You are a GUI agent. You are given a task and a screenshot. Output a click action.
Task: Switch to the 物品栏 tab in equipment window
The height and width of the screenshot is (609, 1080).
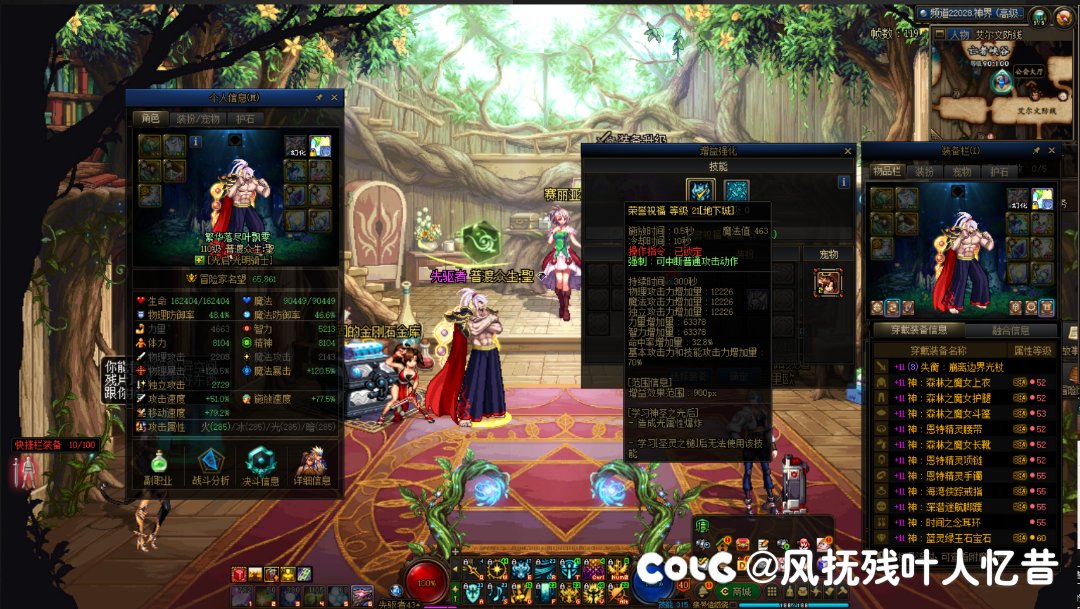[887, 171]
